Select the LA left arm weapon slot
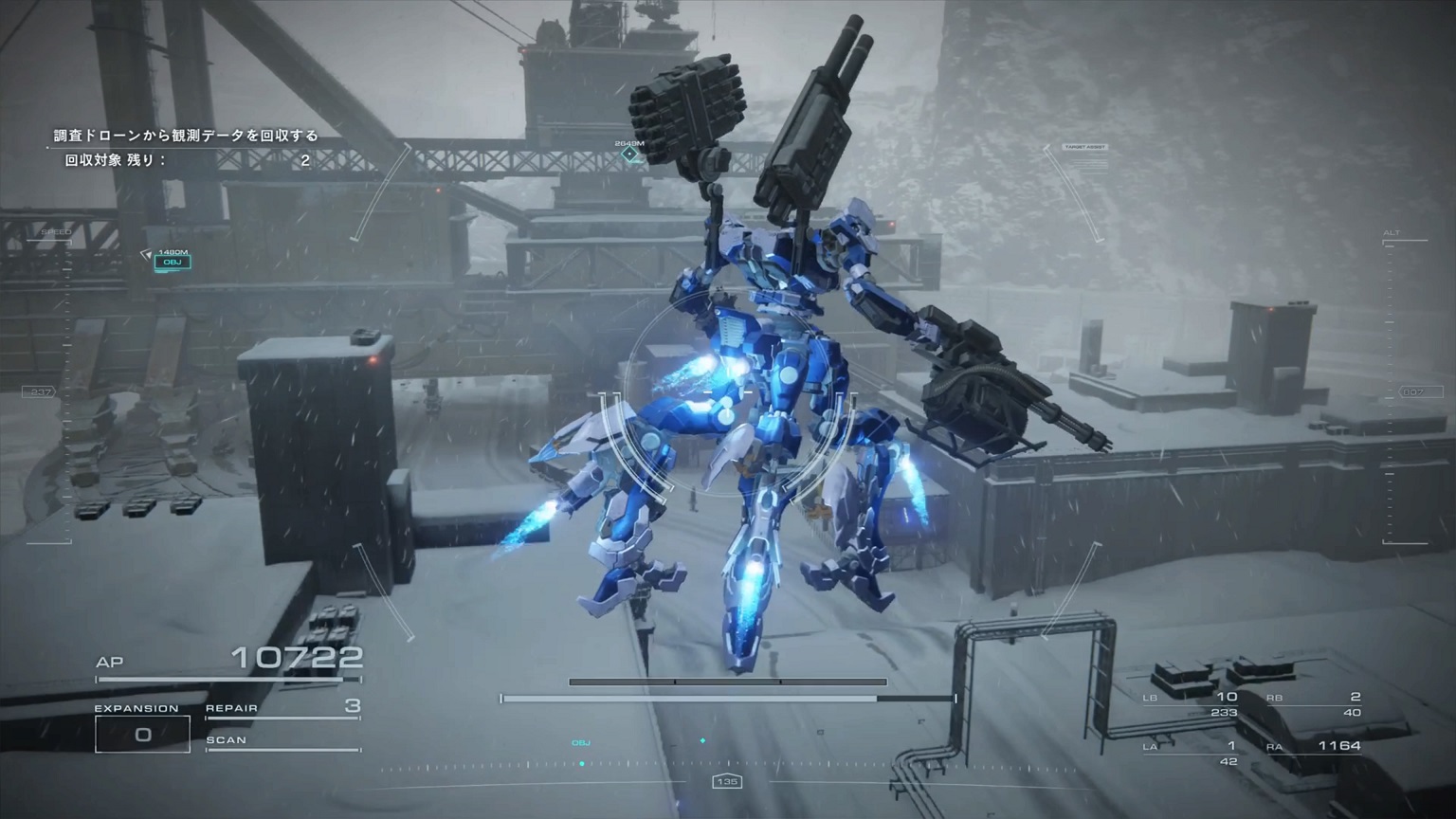 tap(1191, 753)
